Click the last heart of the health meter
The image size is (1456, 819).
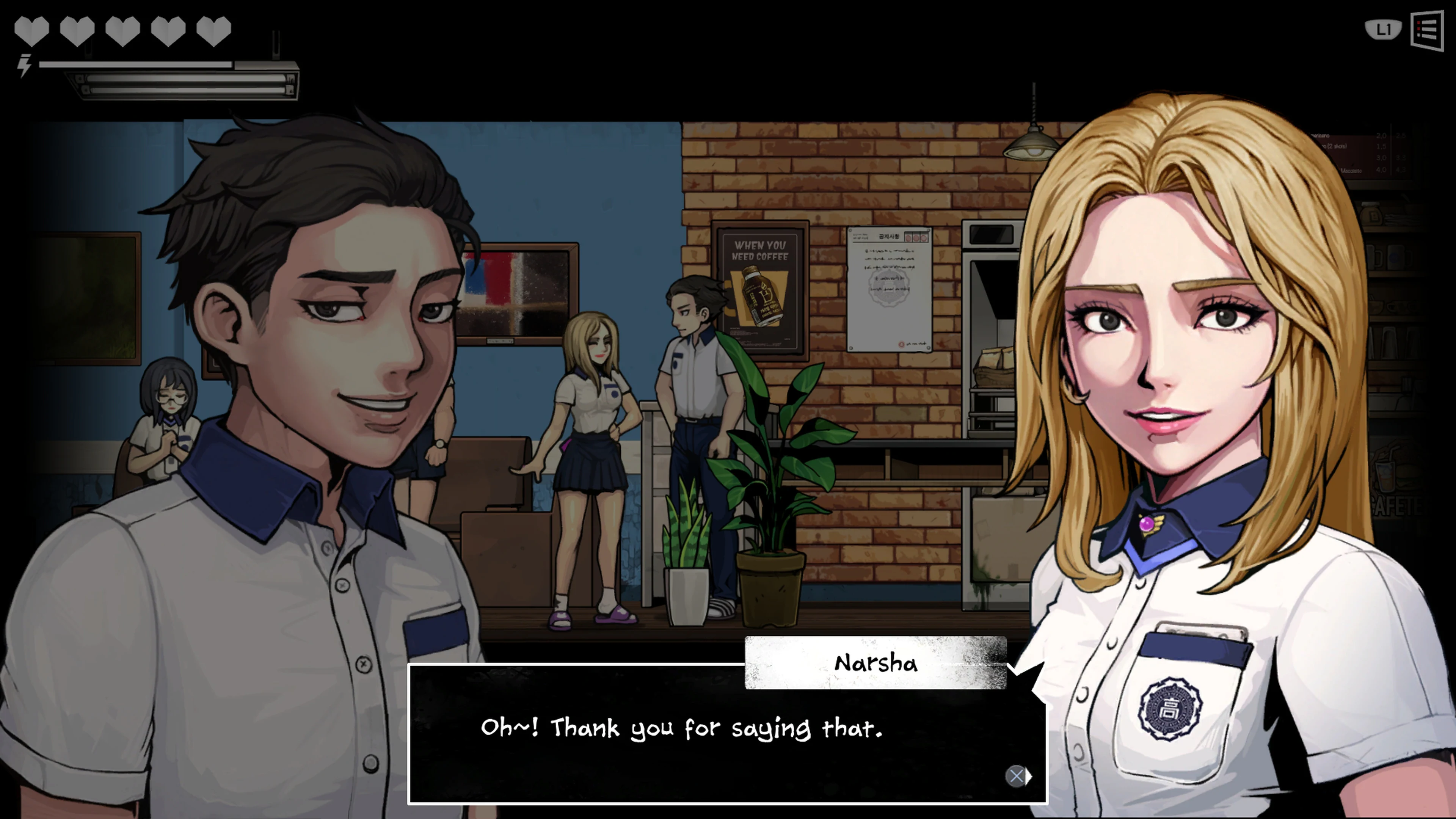213,31
